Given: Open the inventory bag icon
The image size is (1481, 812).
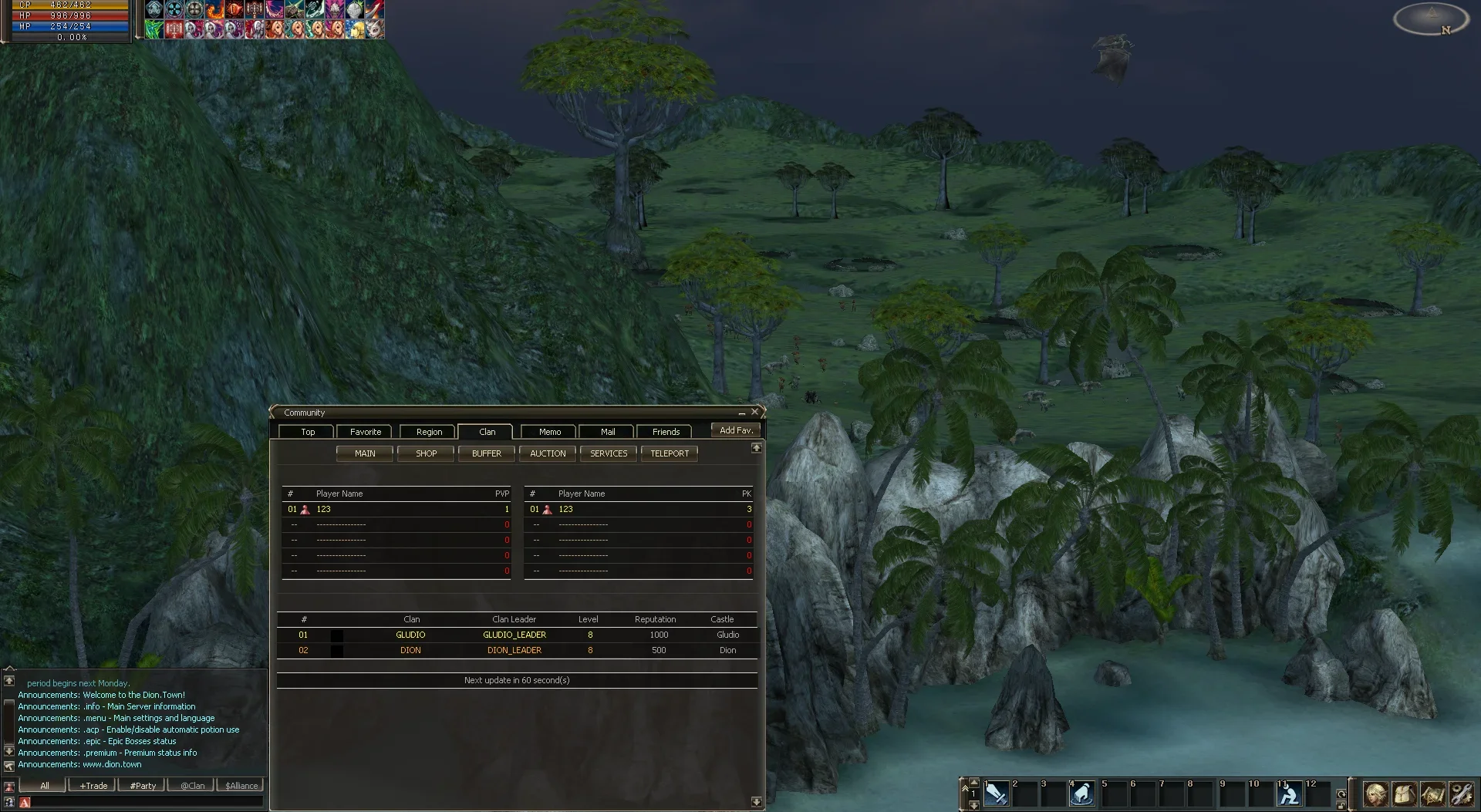Looking at the screenshot, I should tap(1404, 793).
